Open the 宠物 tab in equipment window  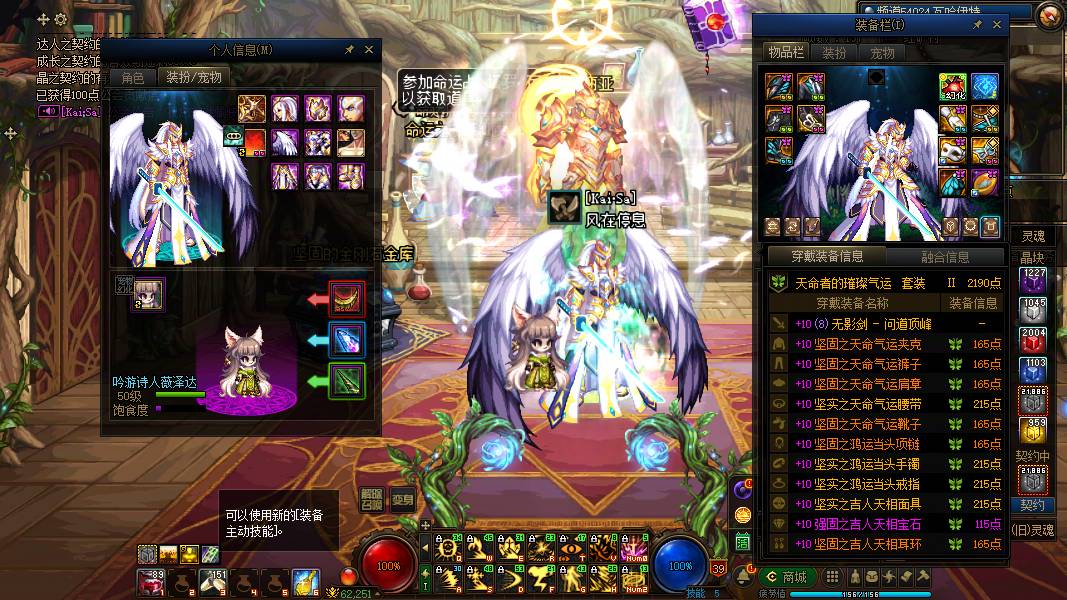(882, 52)
